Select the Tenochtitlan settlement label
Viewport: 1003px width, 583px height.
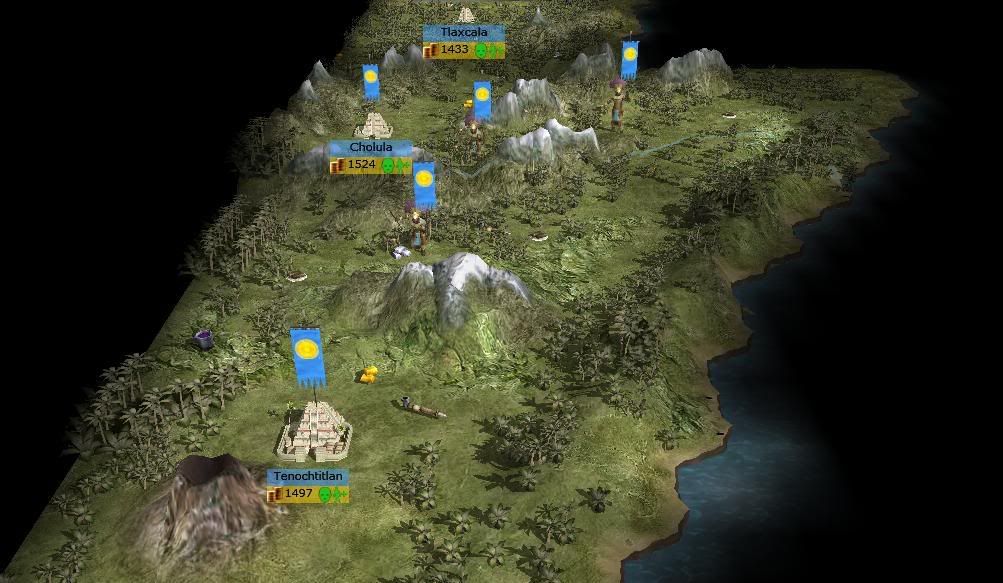pos(307,478)
